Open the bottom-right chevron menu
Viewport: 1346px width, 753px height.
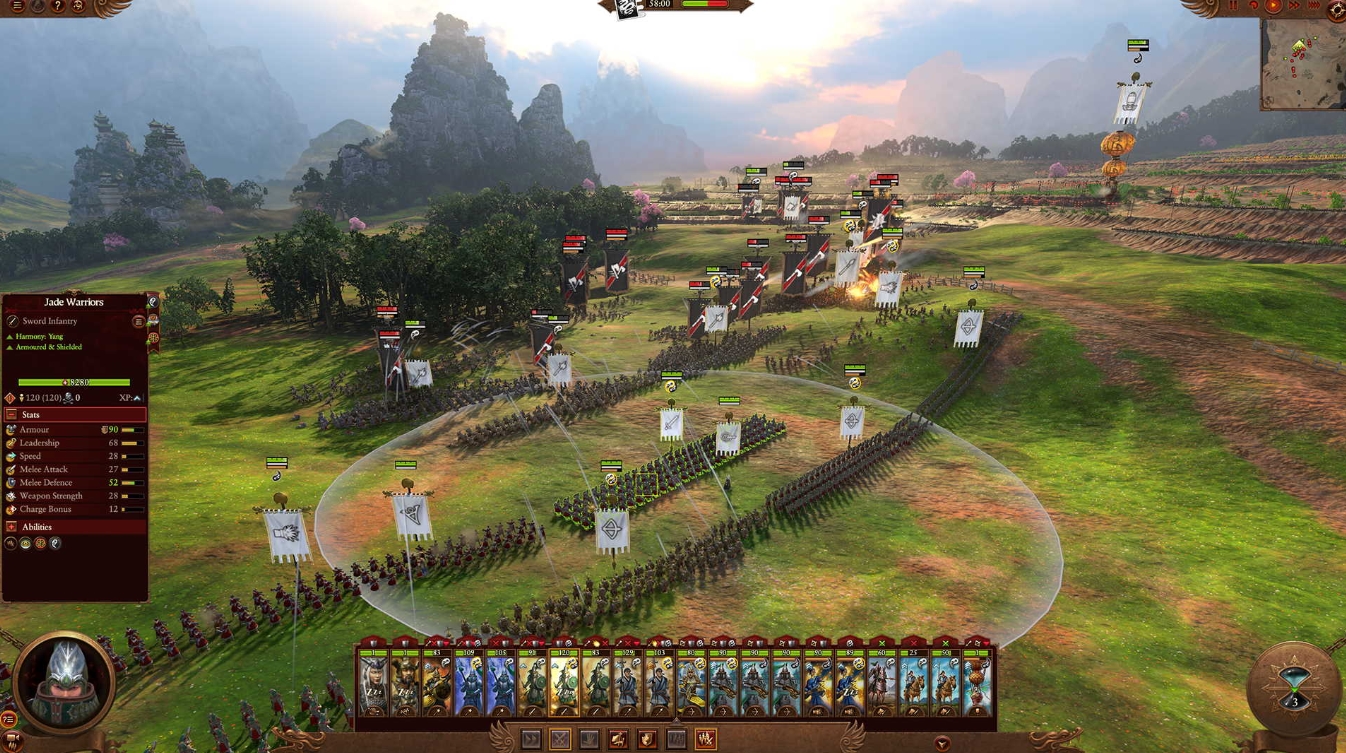pyautogui.click(x=942, y=743)
